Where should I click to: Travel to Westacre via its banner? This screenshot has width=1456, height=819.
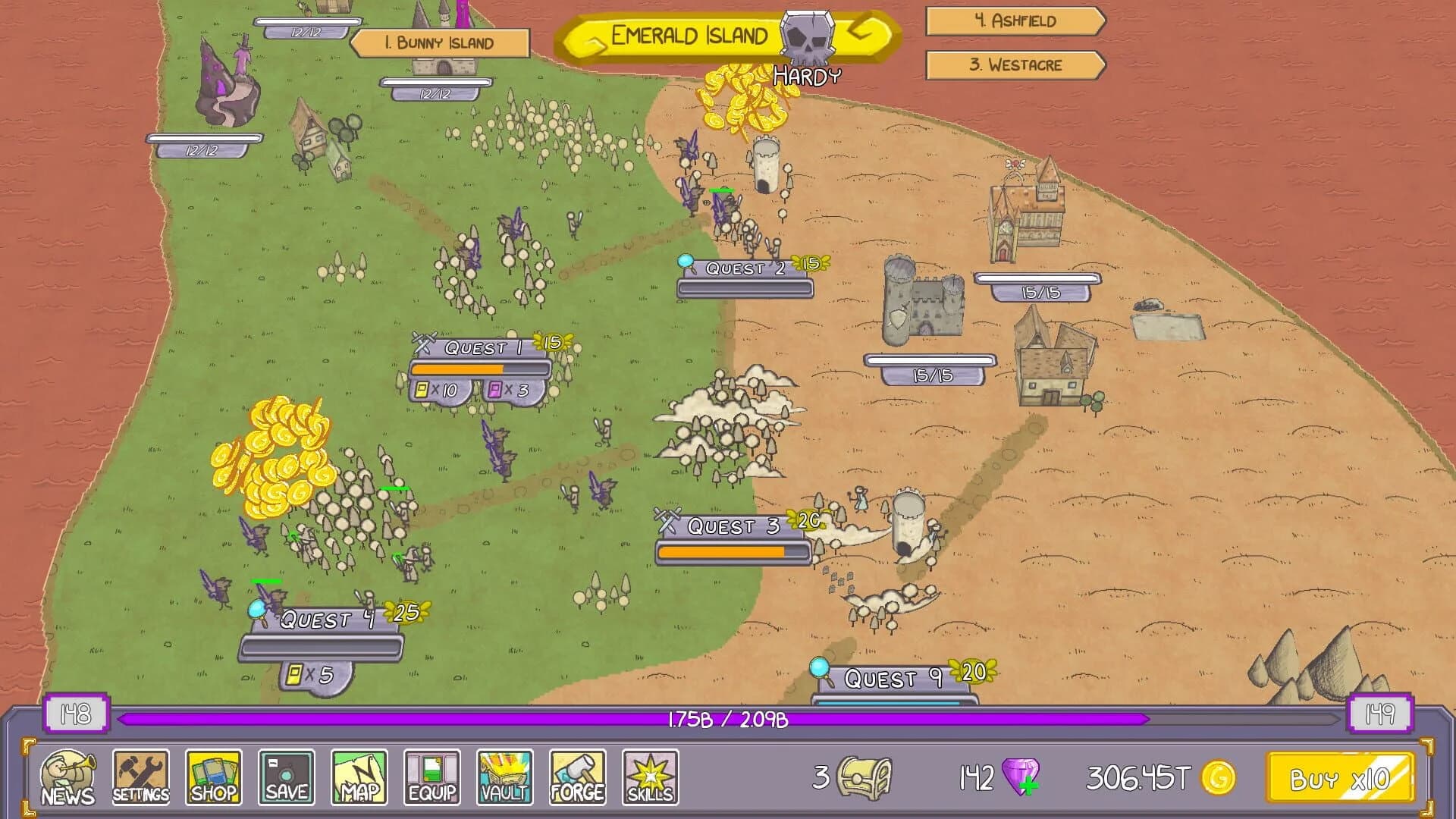(1015, 66)
